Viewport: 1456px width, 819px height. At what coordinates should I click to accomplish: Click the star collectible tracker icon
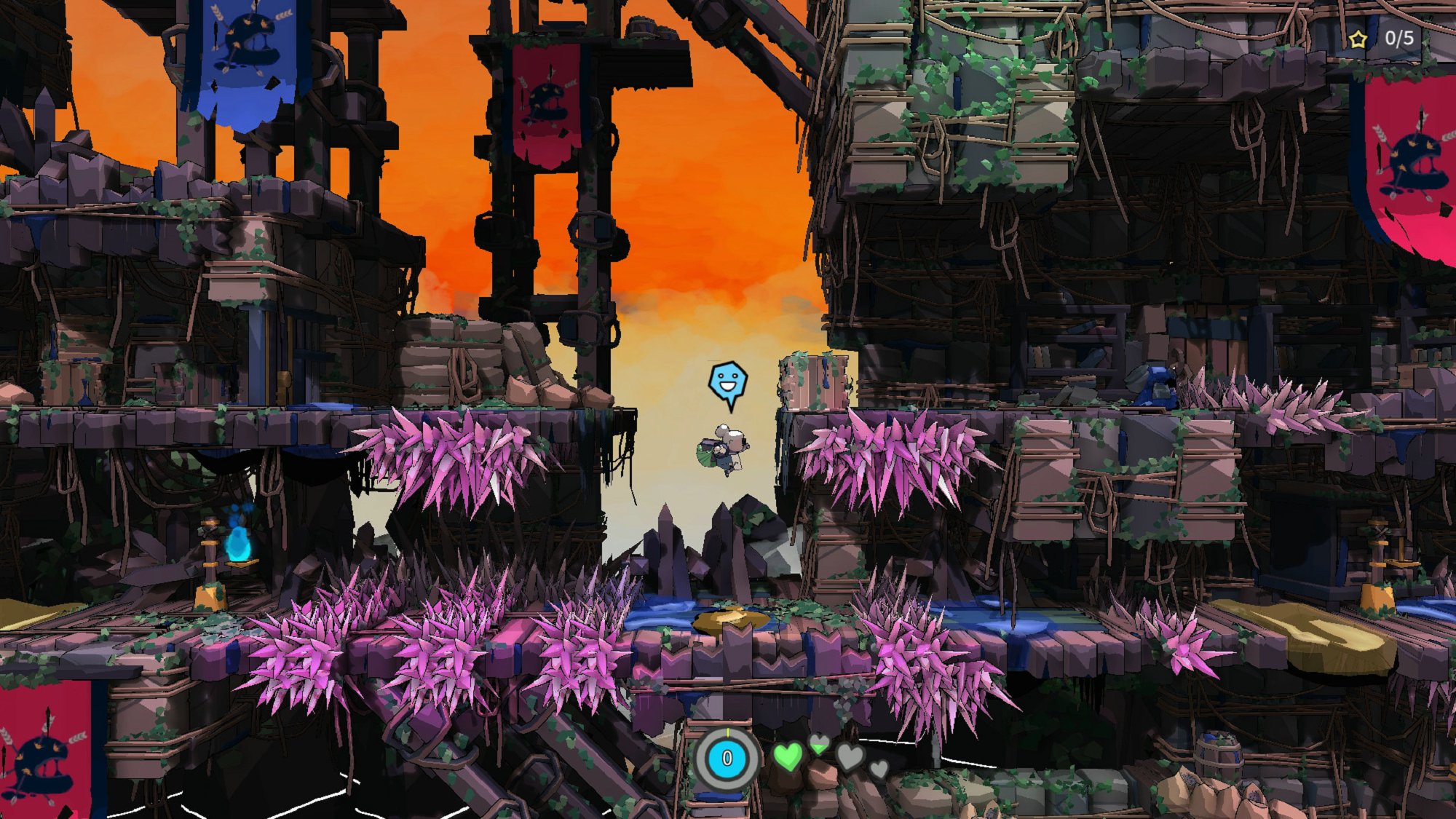[1358, 39]
